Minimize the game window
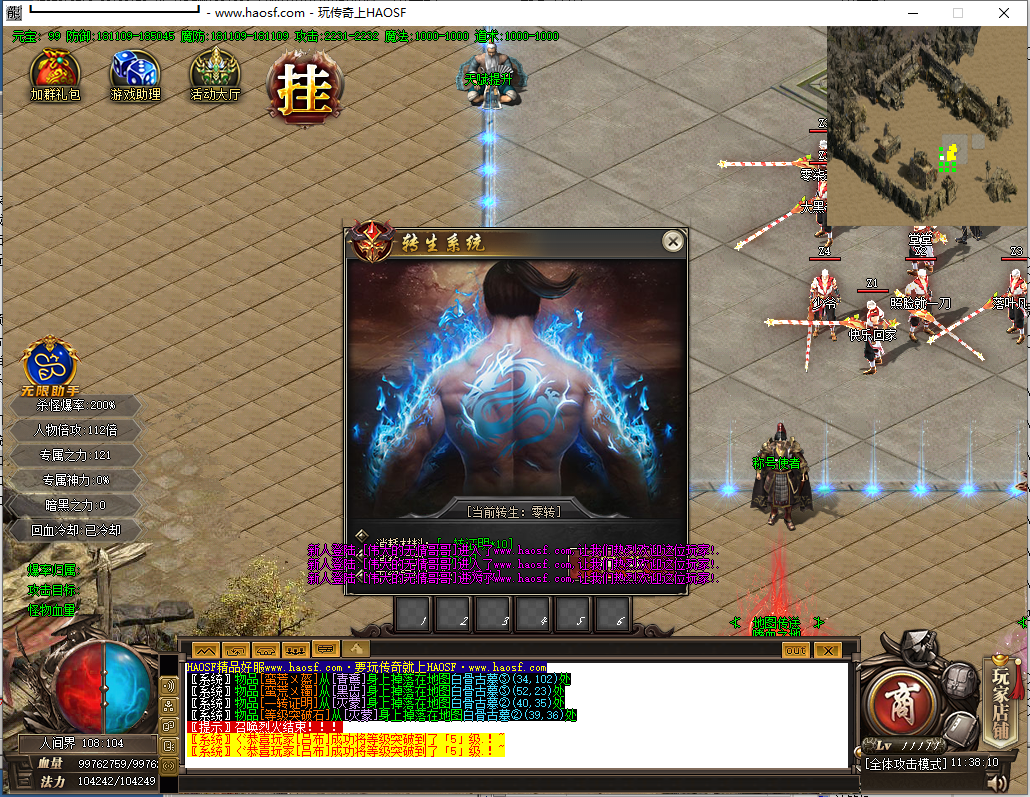This screenshot has height=797, width=1030. tap(912, 13)
